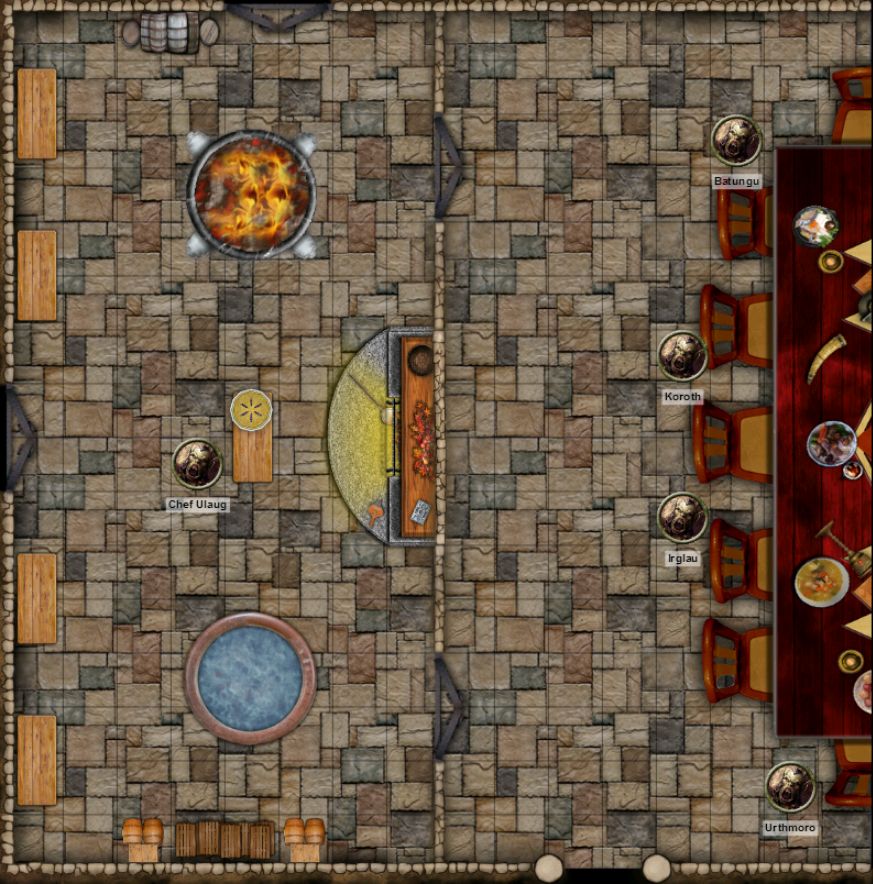This screenshot has height=884, width=873.
Task: Select the Batungu token
Action: pyautogui.click(x=736, y=141)
